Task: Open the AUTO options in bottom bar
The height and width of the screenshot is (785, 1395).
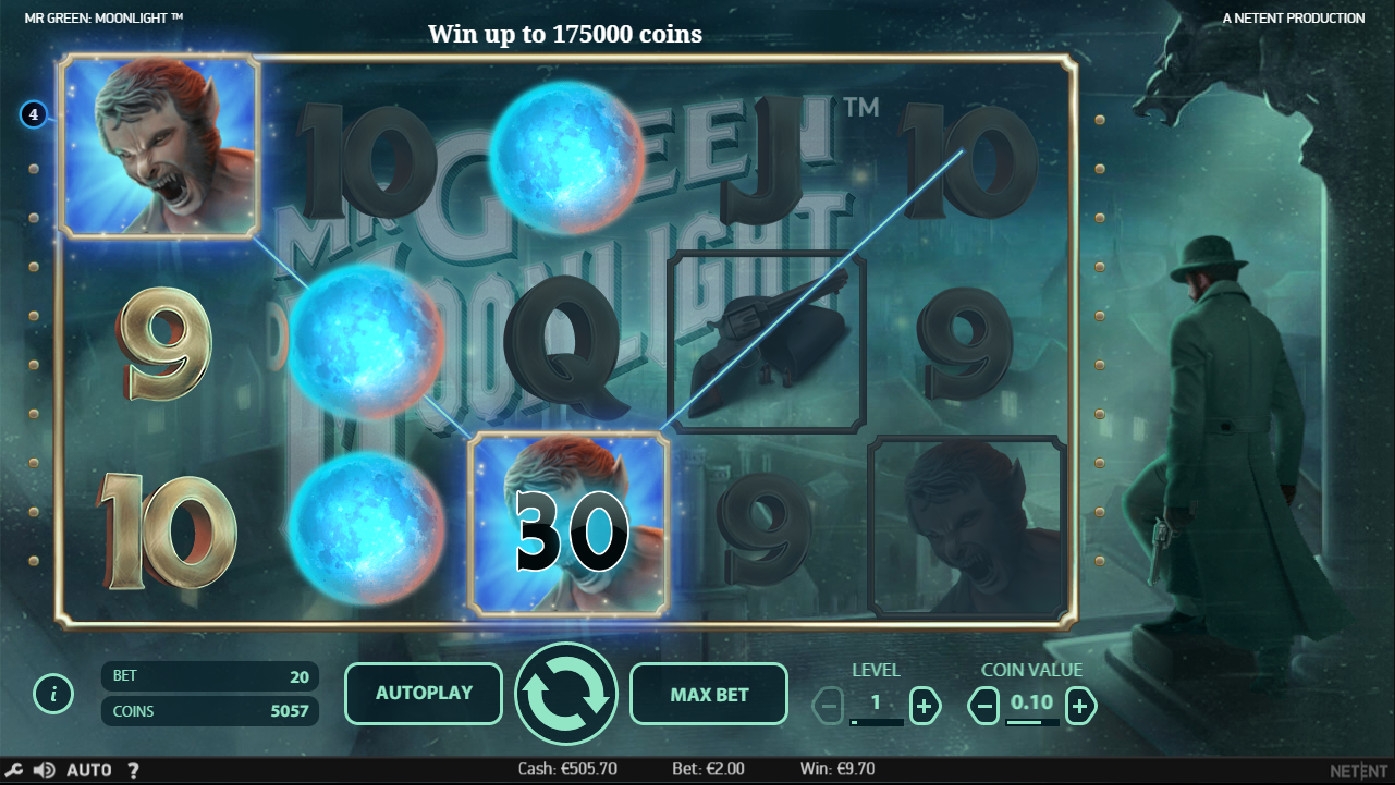Action: click(89, 770)
